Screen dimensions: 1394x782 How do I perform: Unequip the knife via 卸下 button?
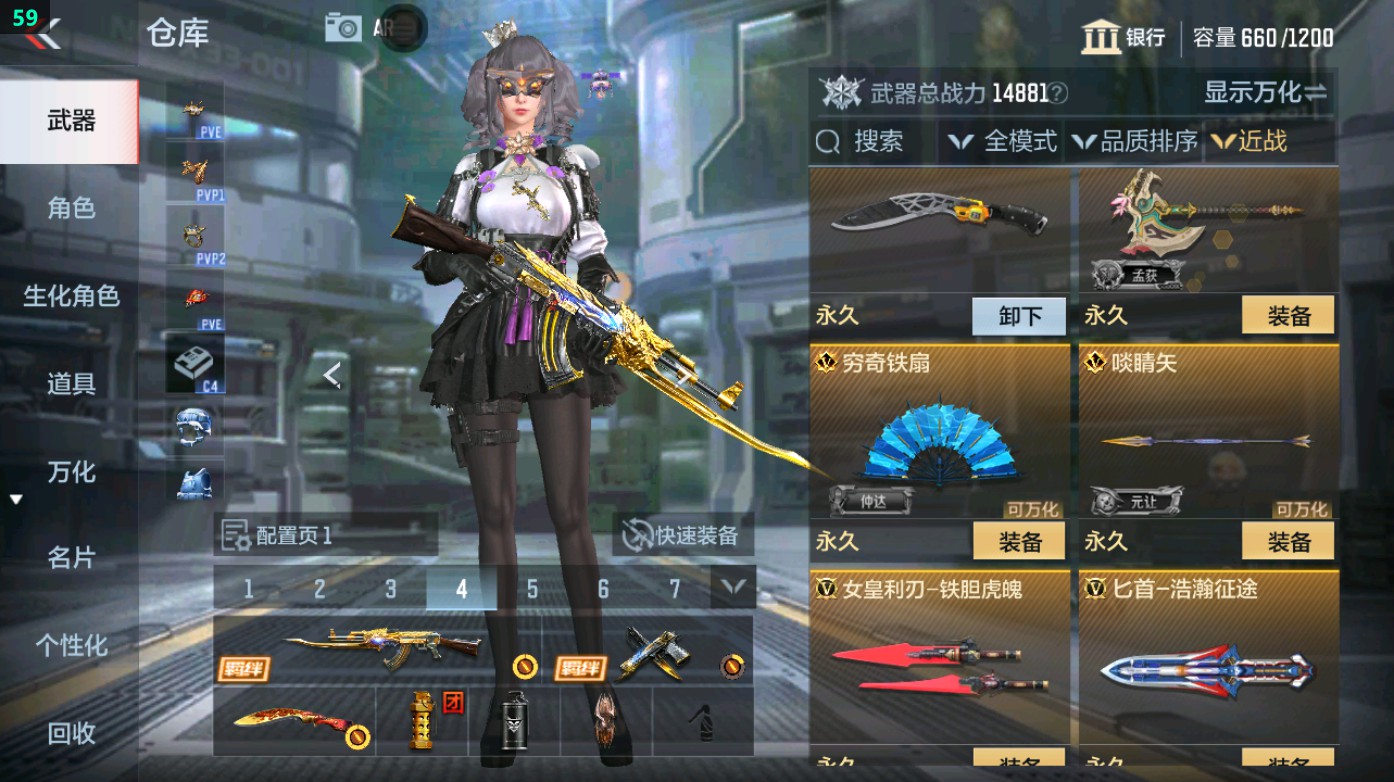click(1018, 316)
